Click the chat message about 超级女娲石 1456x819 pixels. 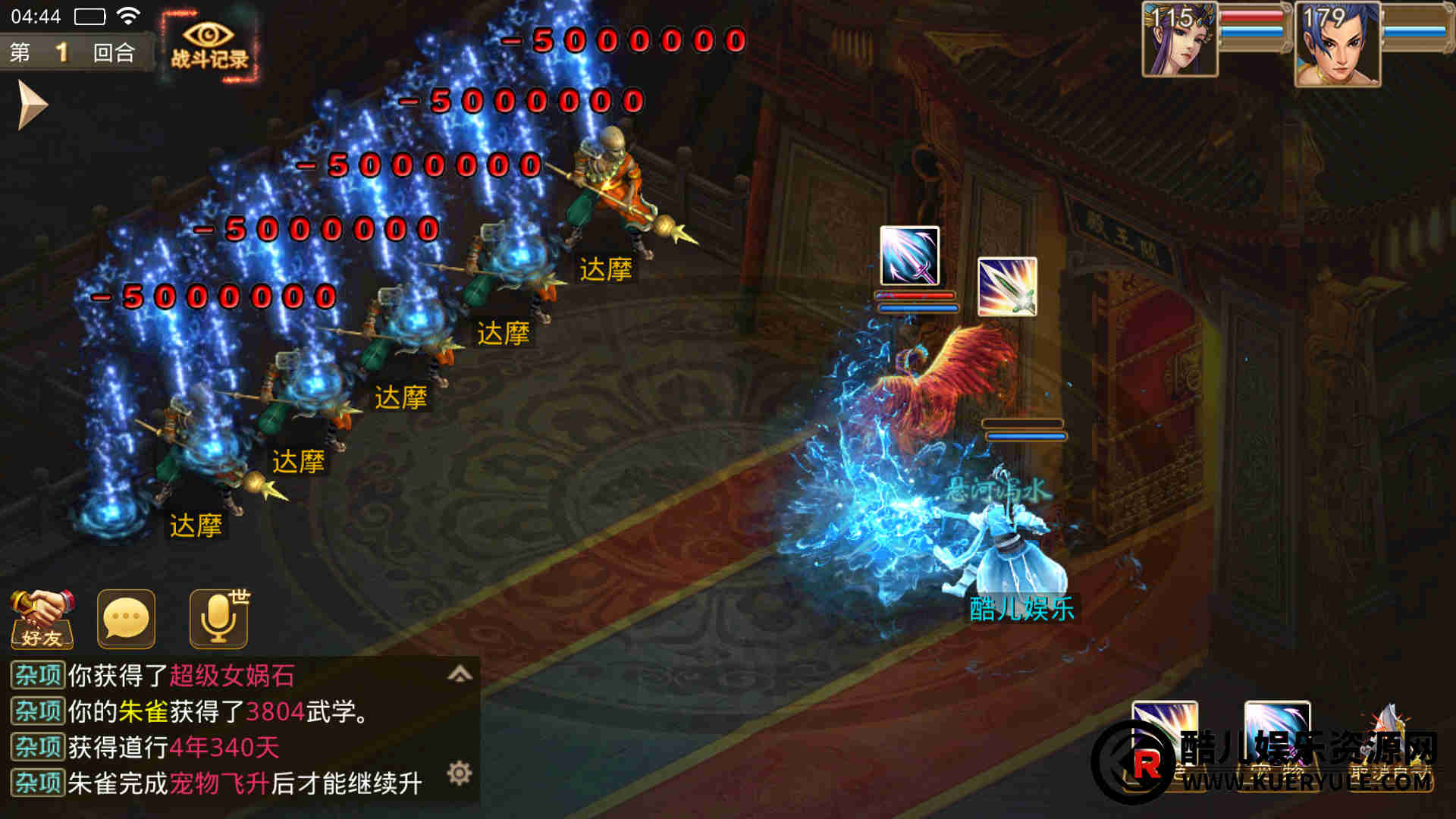182,675
